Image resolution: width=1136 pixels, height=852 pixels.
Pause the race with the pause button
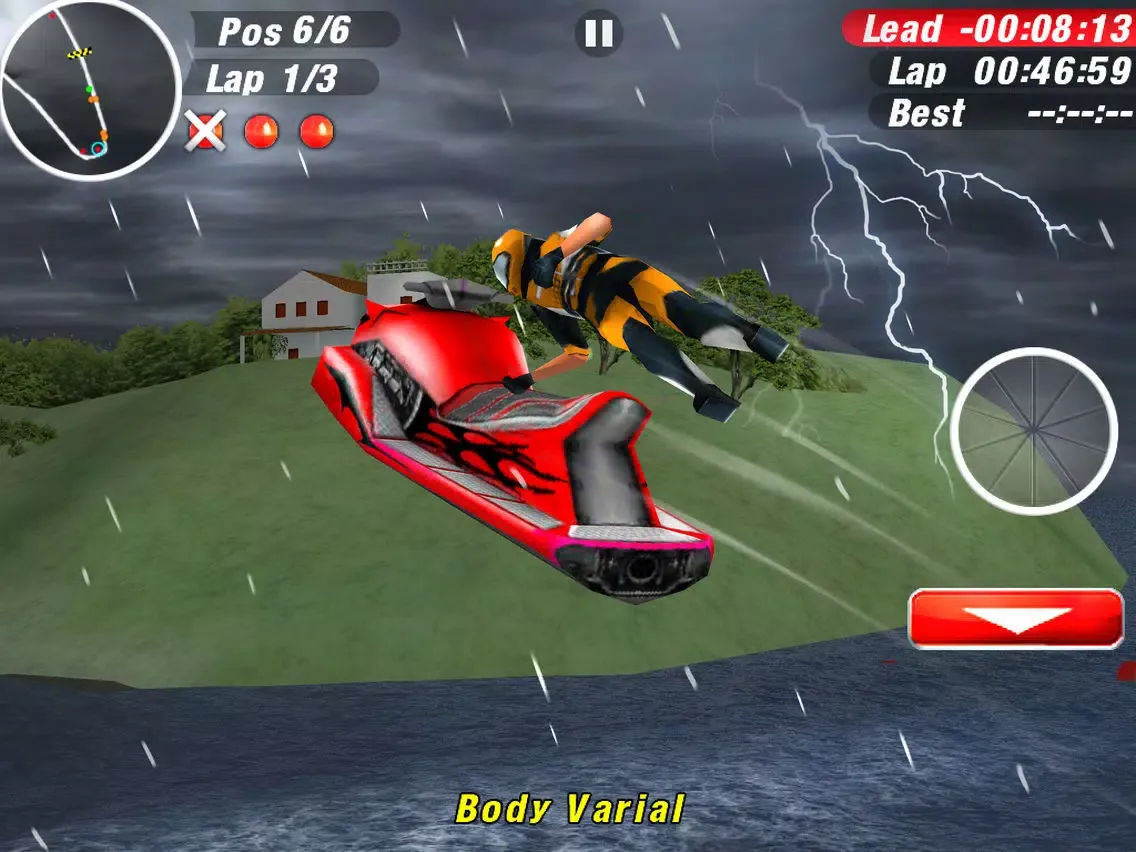pyautogui.click(x=598, y=33)
